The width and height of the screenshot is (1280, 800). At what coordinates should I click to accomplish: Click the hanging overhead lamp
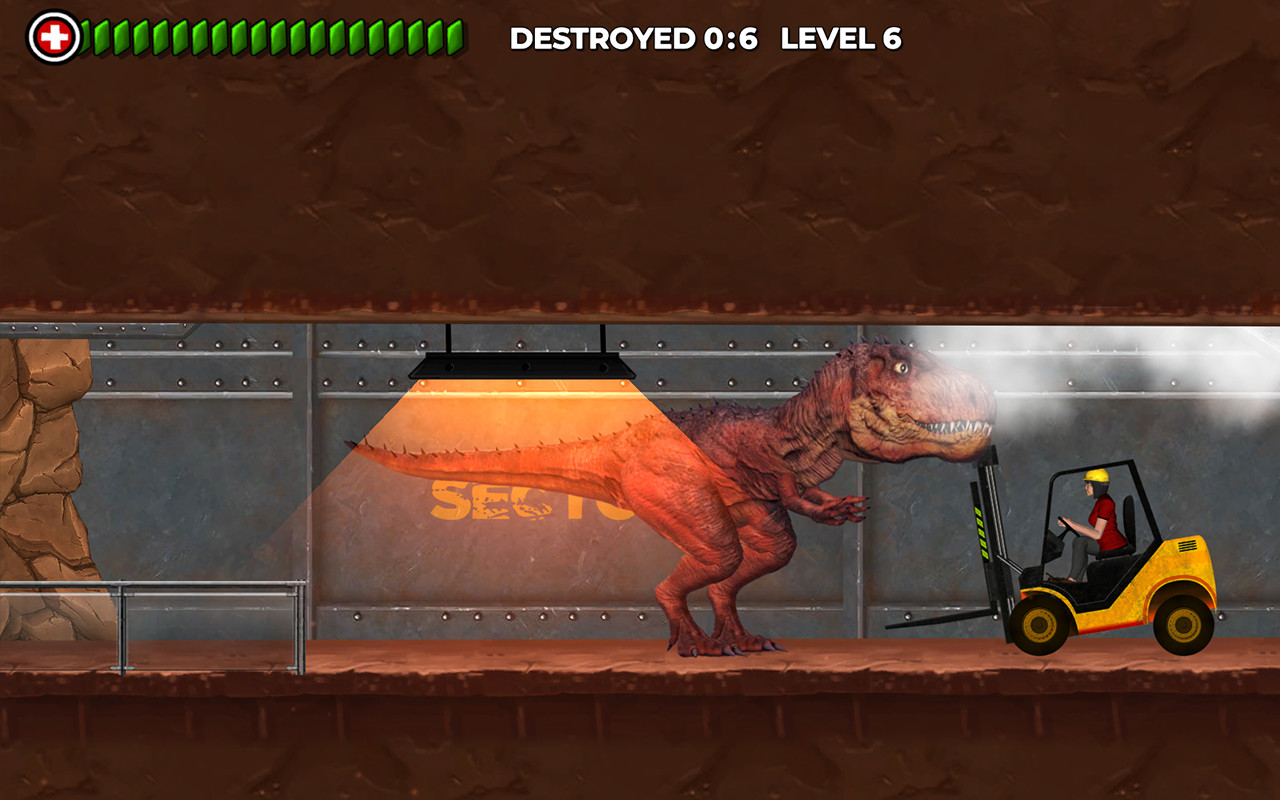click(x=520, y=365)
